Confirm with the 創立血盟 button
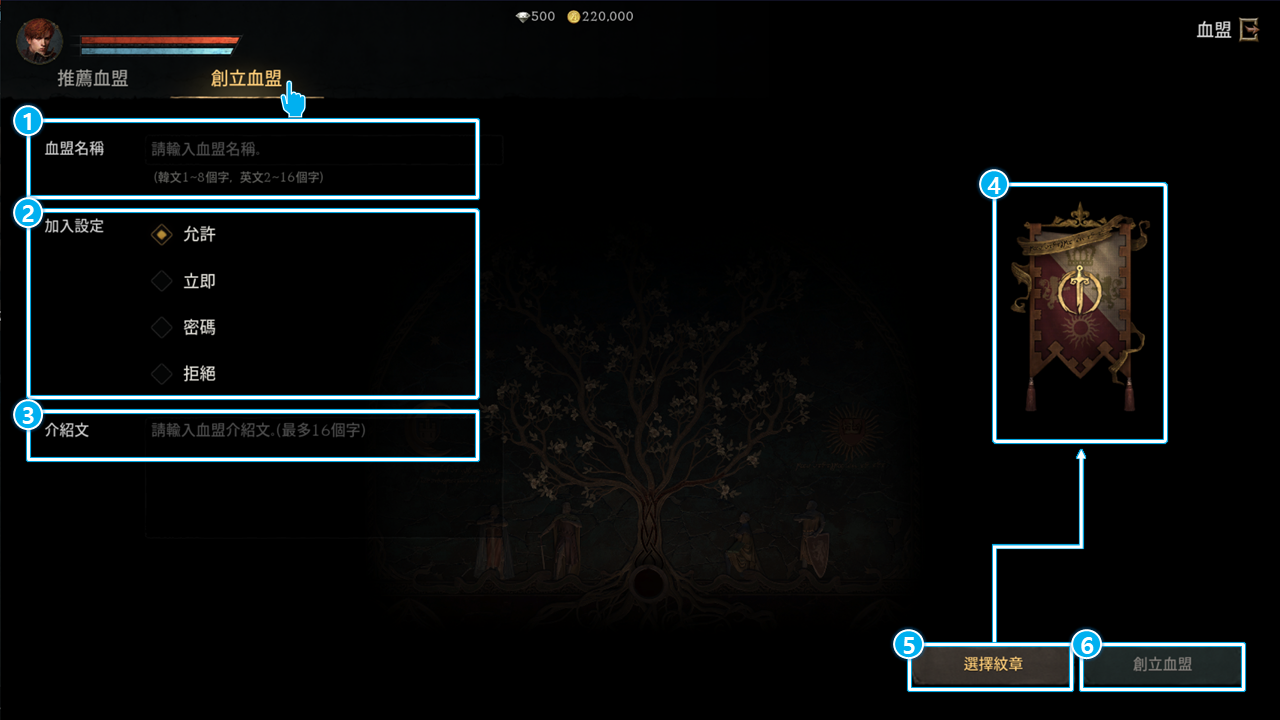This screenshot has height=720, width=1280. pos(1162,664)
